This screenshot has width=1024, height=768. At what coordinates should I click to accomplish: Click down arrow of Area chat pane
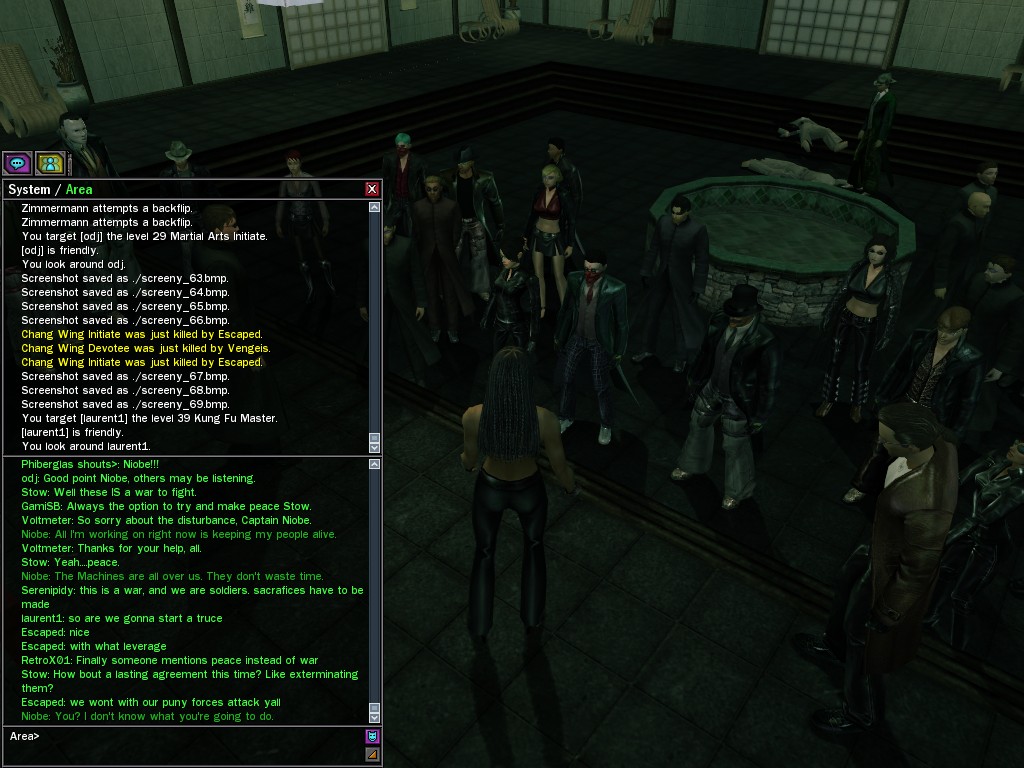tap(375, 717)
